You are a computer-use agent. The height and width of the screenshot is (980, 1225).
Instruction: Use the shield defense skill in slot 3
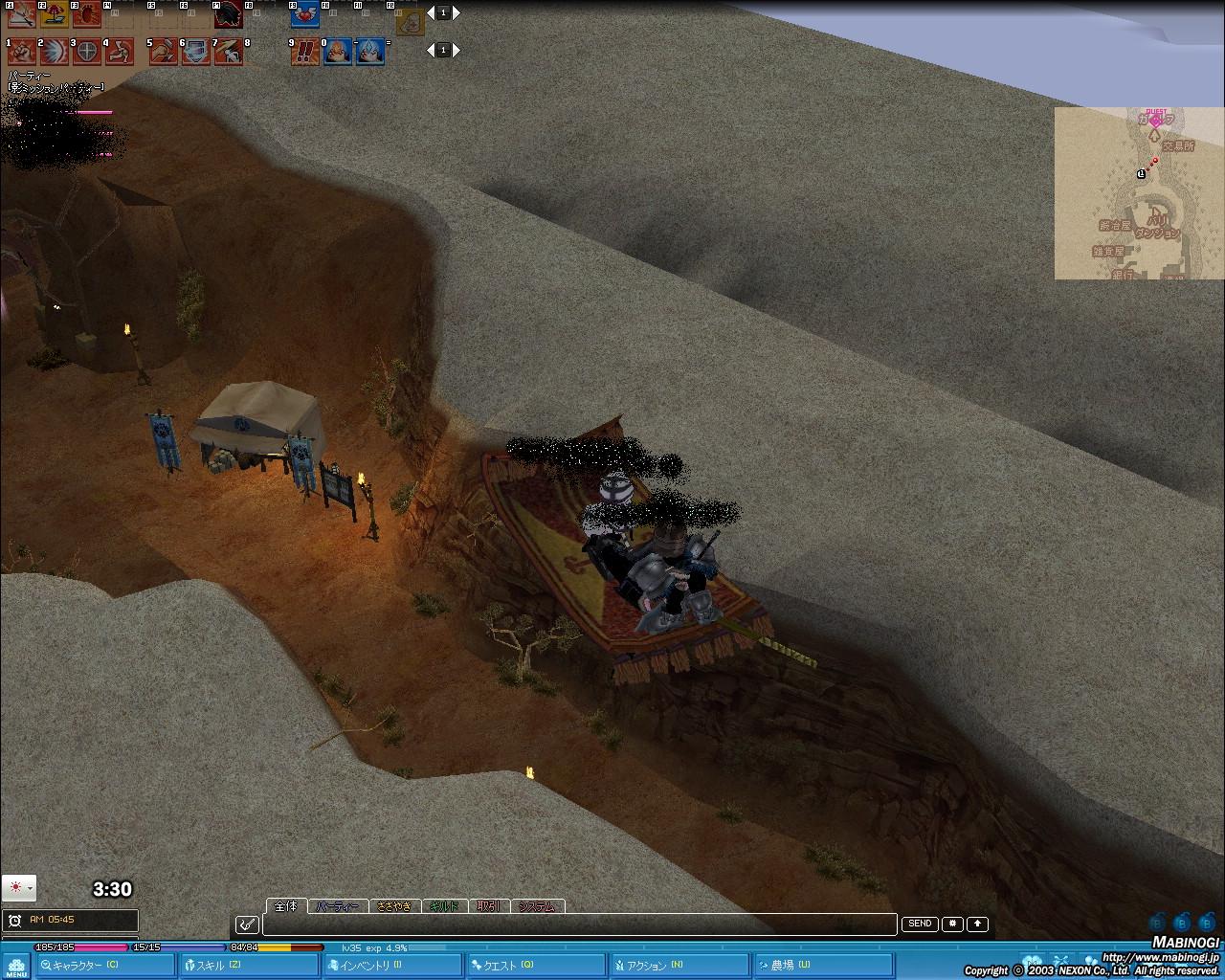click(87, 51)
